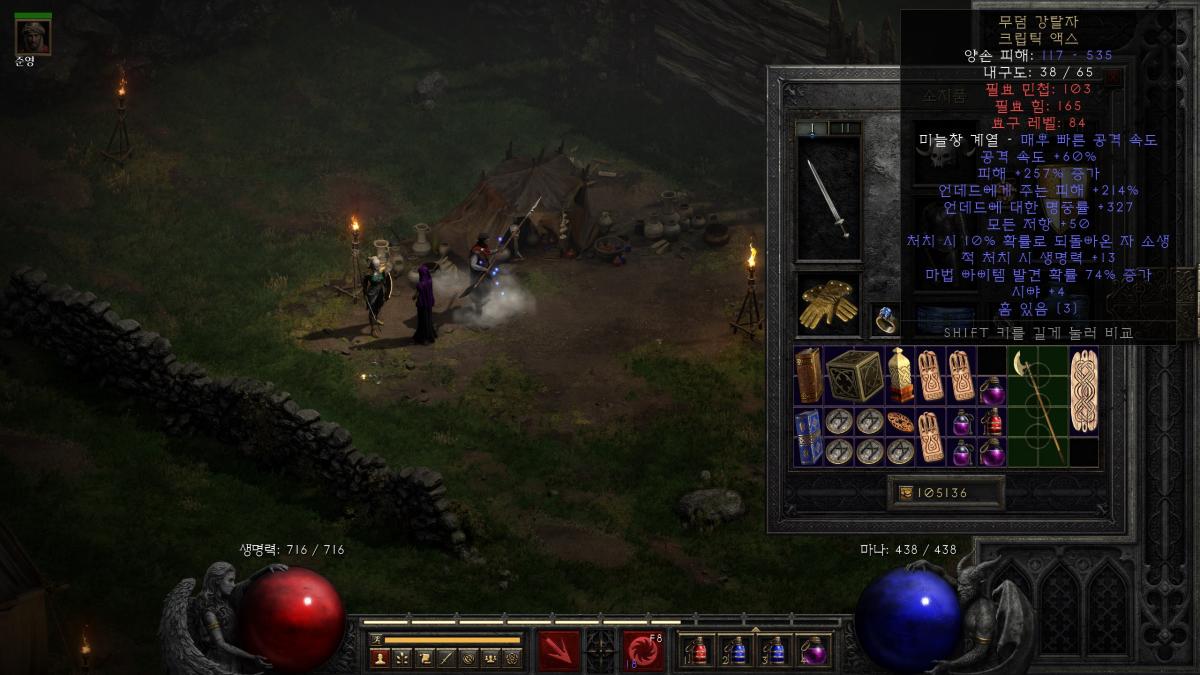Open the character screen from the mini menu

pyautogui.click(x=379, y=658)
